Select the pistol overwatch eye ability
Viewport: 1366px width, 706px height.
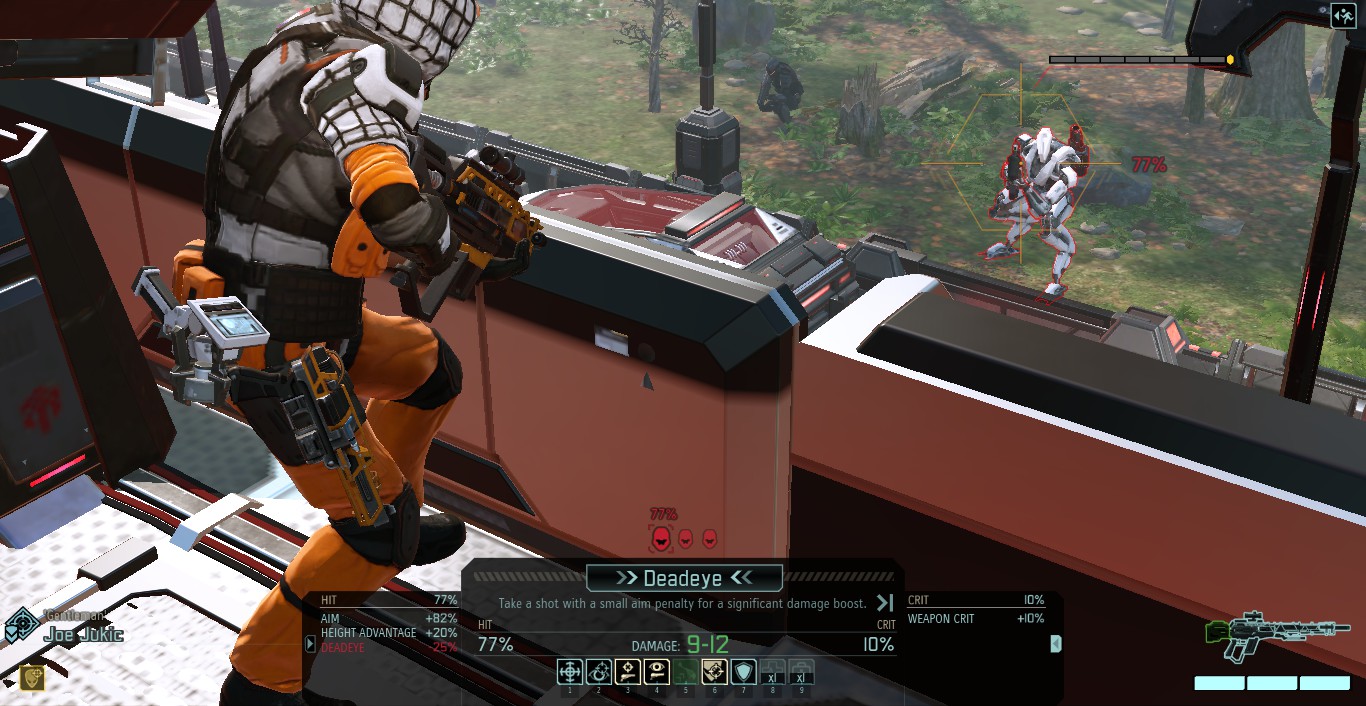(657, 671)
